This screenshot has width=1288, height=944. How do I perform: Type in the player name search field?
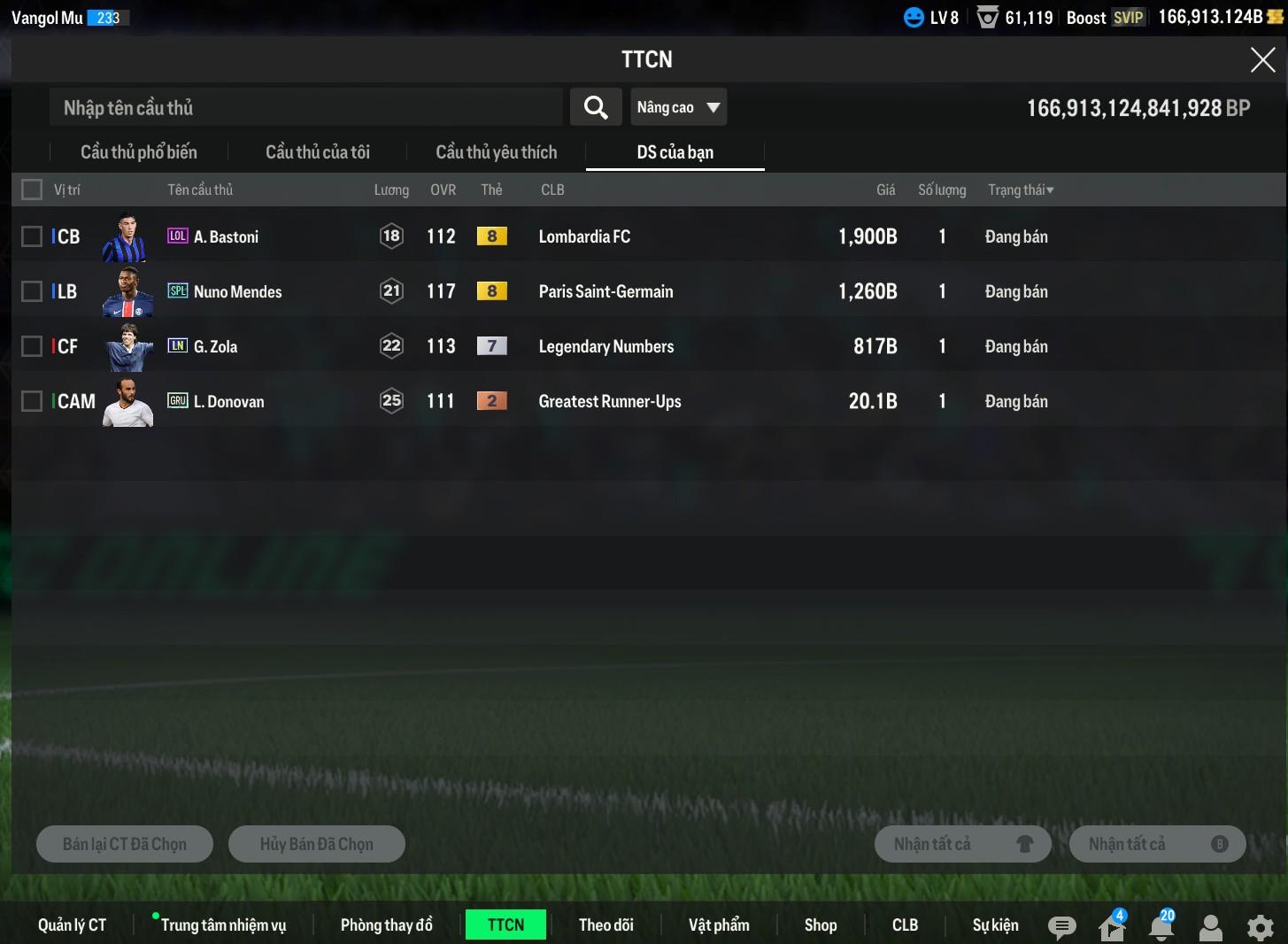click(305, 108)
